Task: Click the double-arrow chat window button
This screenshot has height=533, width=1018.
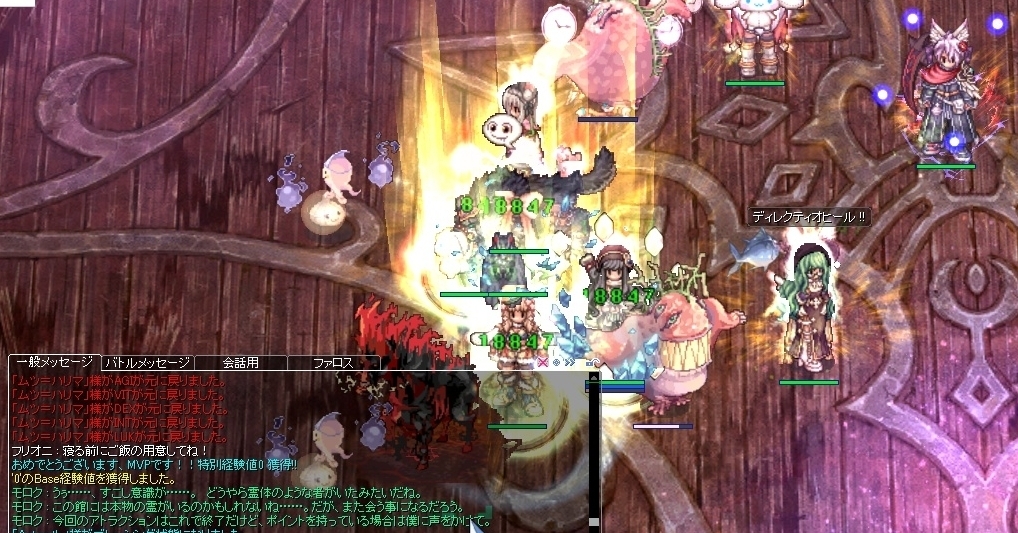Action: coord(570,362)
